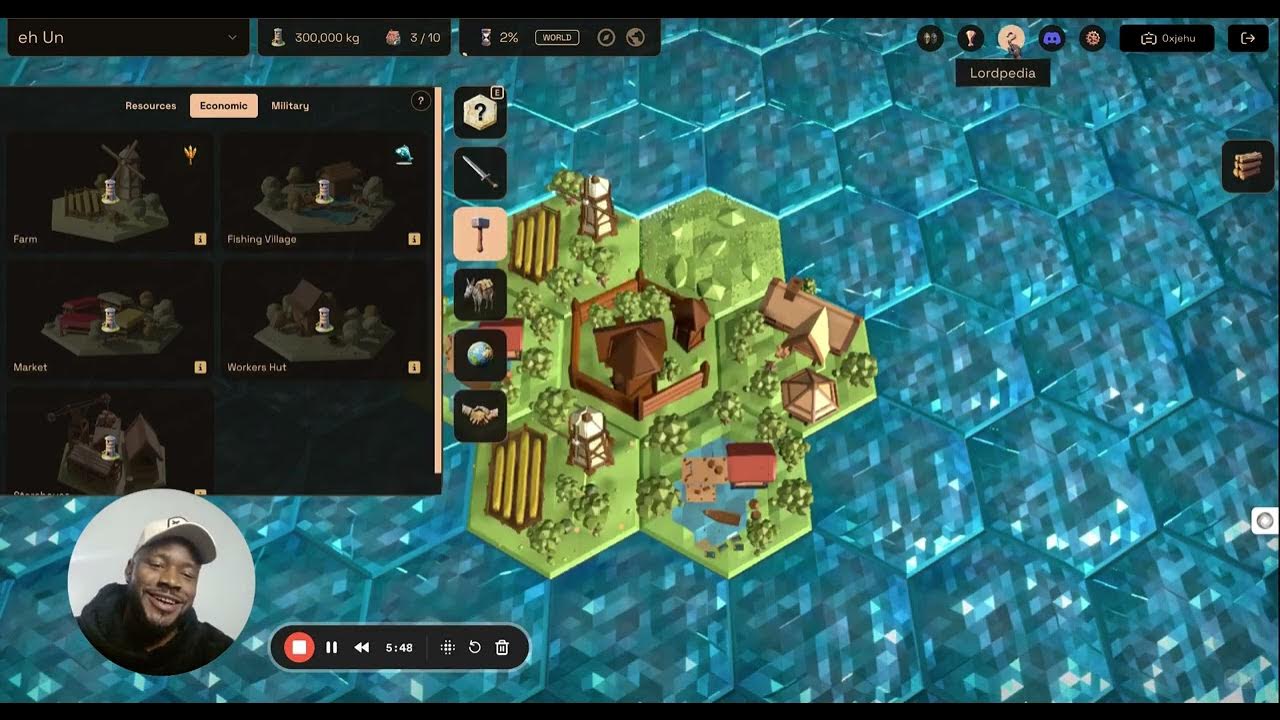Open the Discord icon in the top bar

tap(1050, 39)
